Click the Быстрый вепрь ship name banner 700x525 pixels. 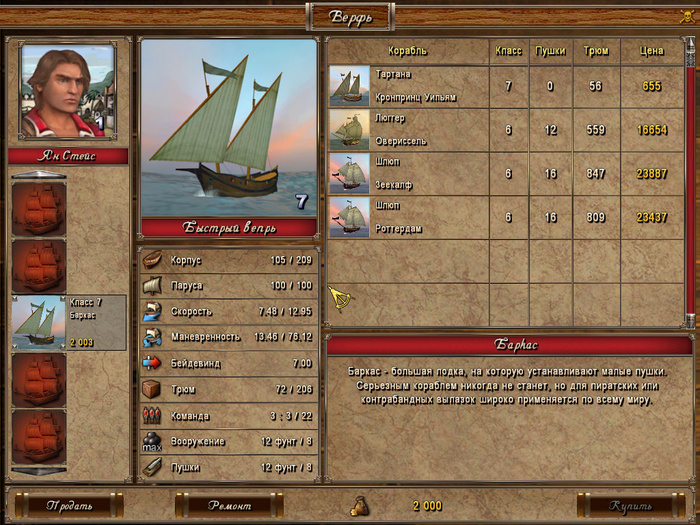[229, 227]
